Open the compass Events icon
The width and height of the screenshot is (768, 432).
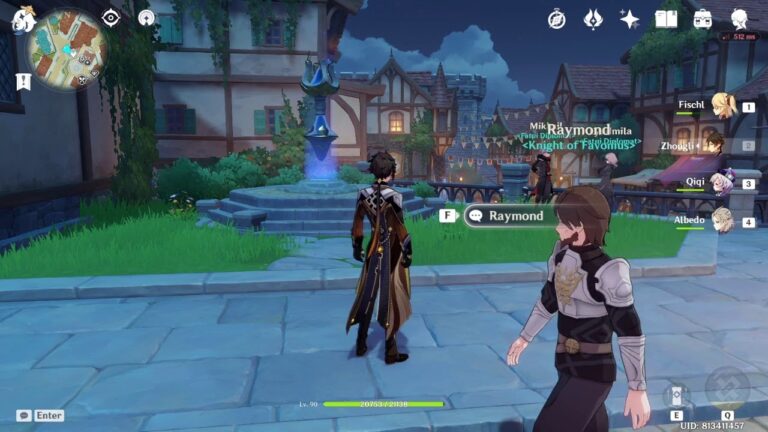pos(557,19)
